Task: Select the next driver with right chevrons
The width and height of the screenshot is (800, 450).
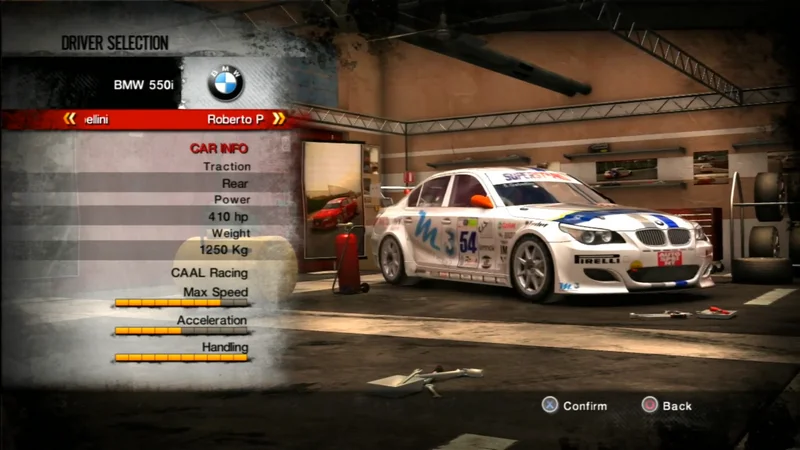Action: [x=278, y=119]
